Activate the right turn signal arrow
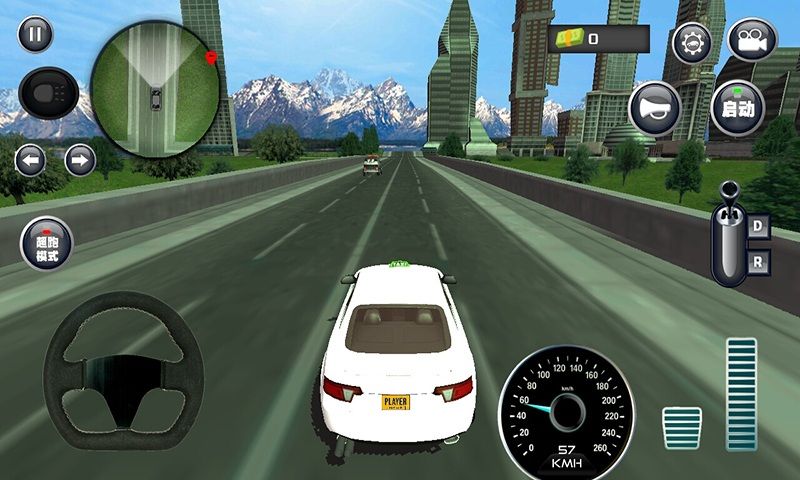The width and height of the screenshot is (800, 480). tap(79, 159)
